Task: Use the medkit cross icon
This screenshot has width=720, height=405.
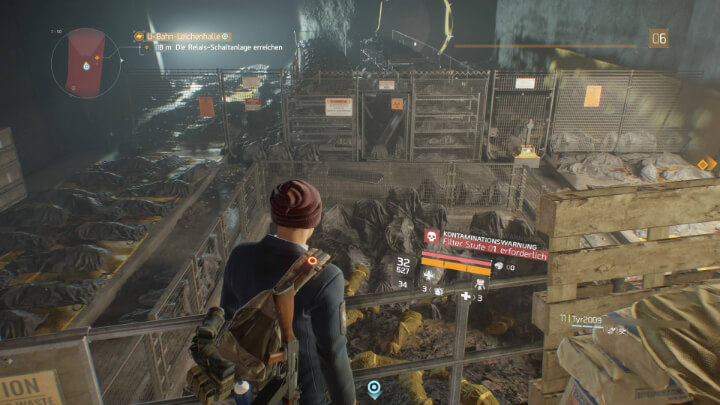Action: pos(466,297)
